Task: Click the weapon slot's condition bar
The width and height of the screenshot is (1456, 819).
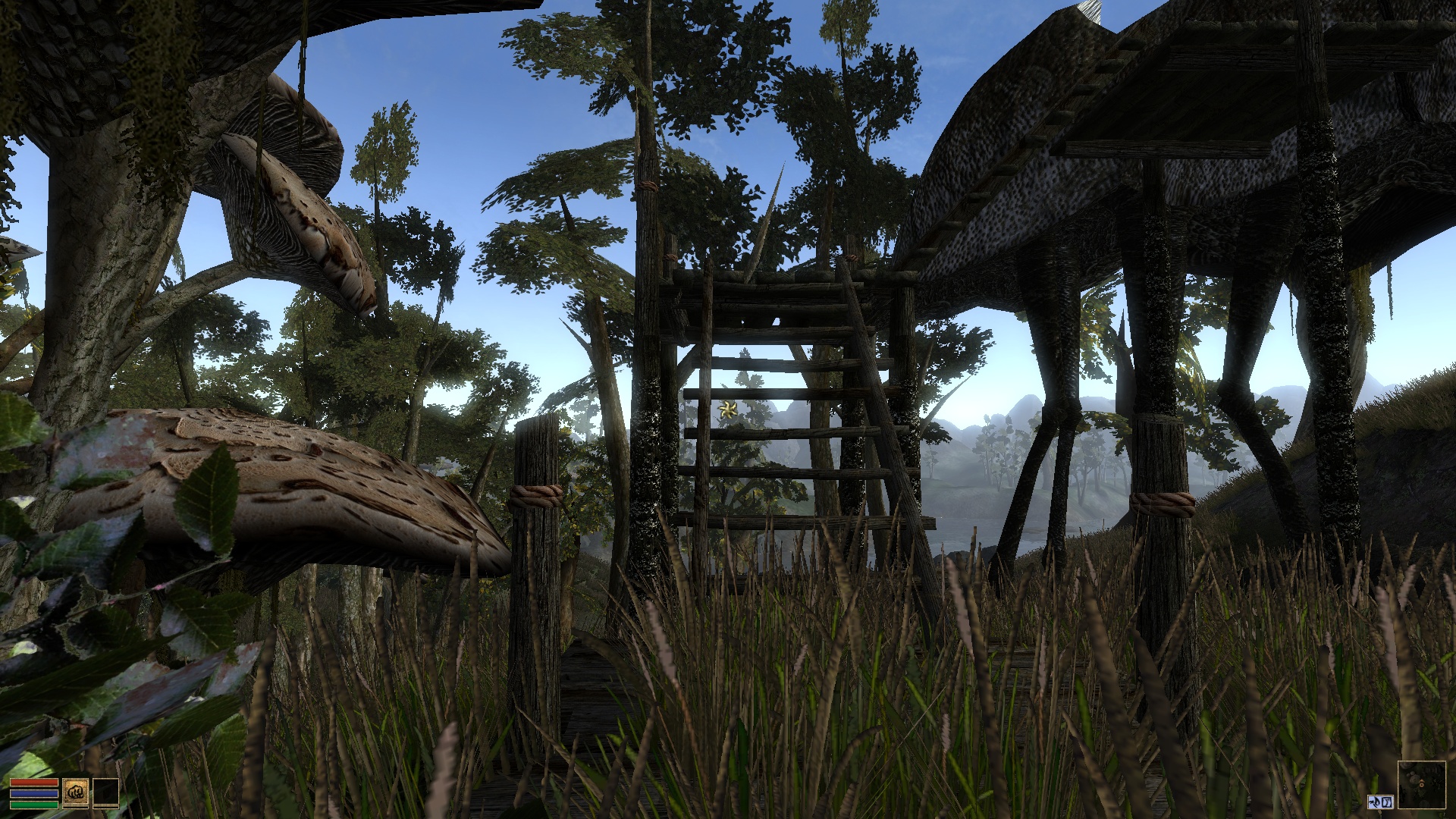Action: pyautogui.click(x=76, y=808)
